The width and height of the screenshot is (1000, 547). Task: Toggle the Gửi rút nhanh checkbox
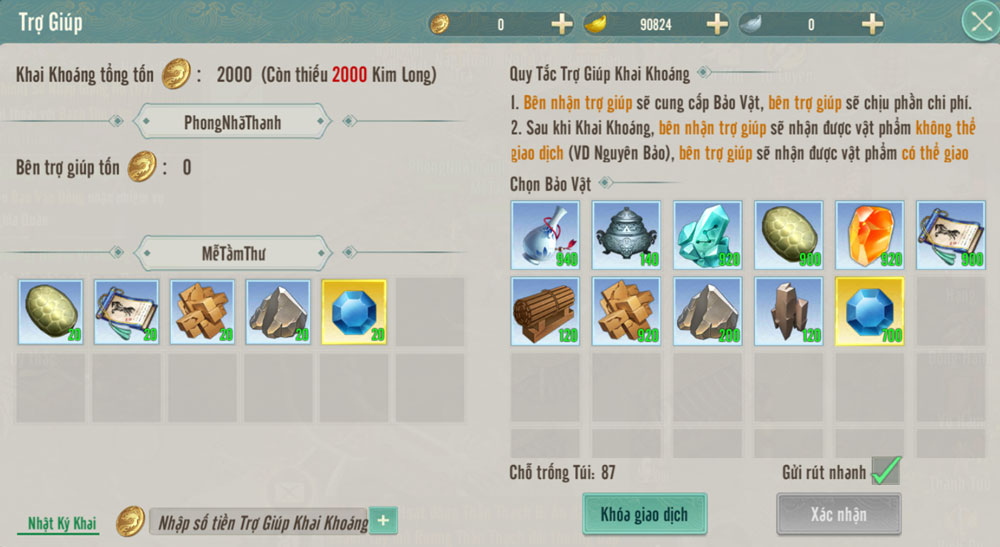[x=885, y=471]
